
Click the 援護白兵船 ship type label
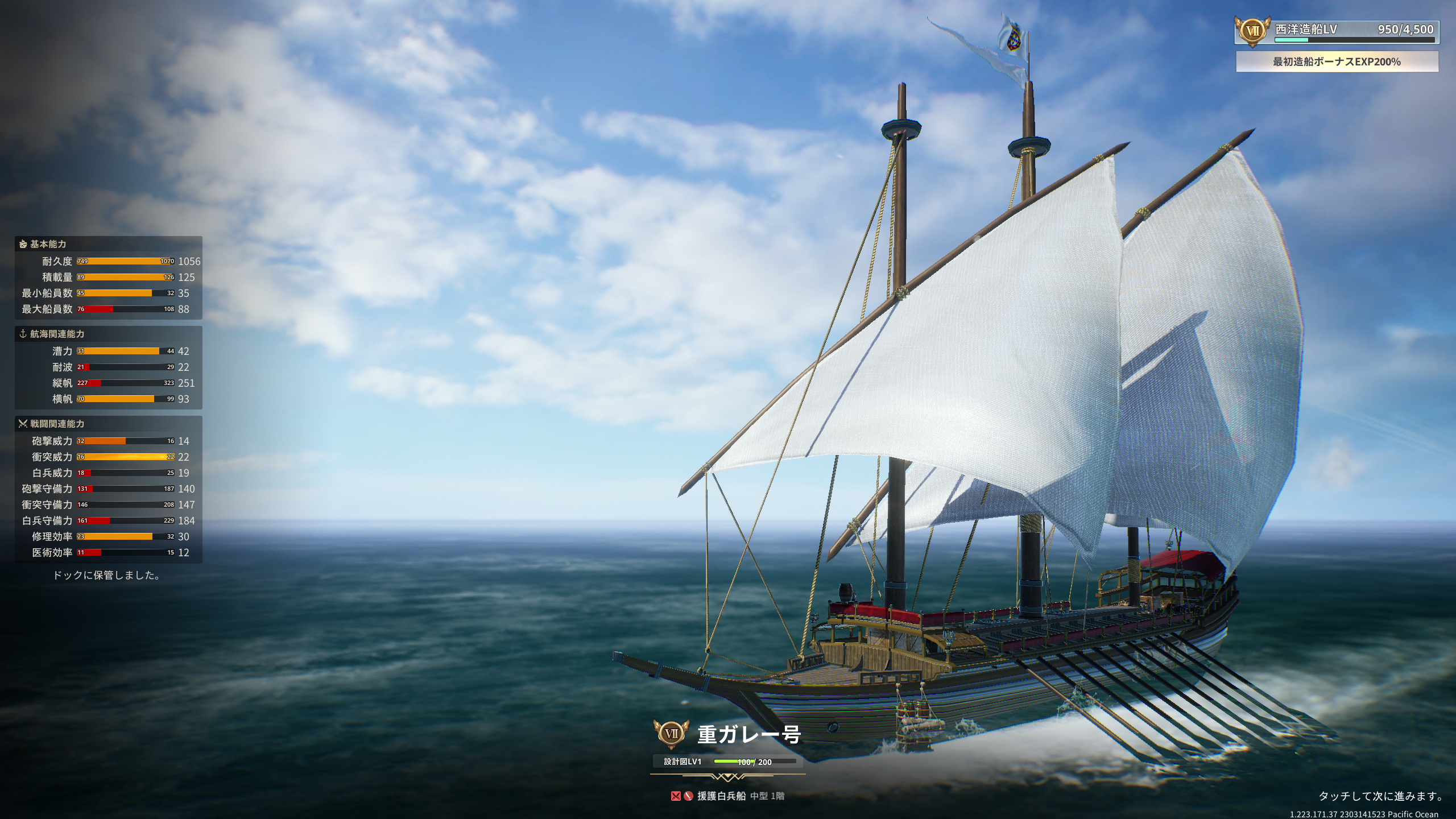[721, 796]
